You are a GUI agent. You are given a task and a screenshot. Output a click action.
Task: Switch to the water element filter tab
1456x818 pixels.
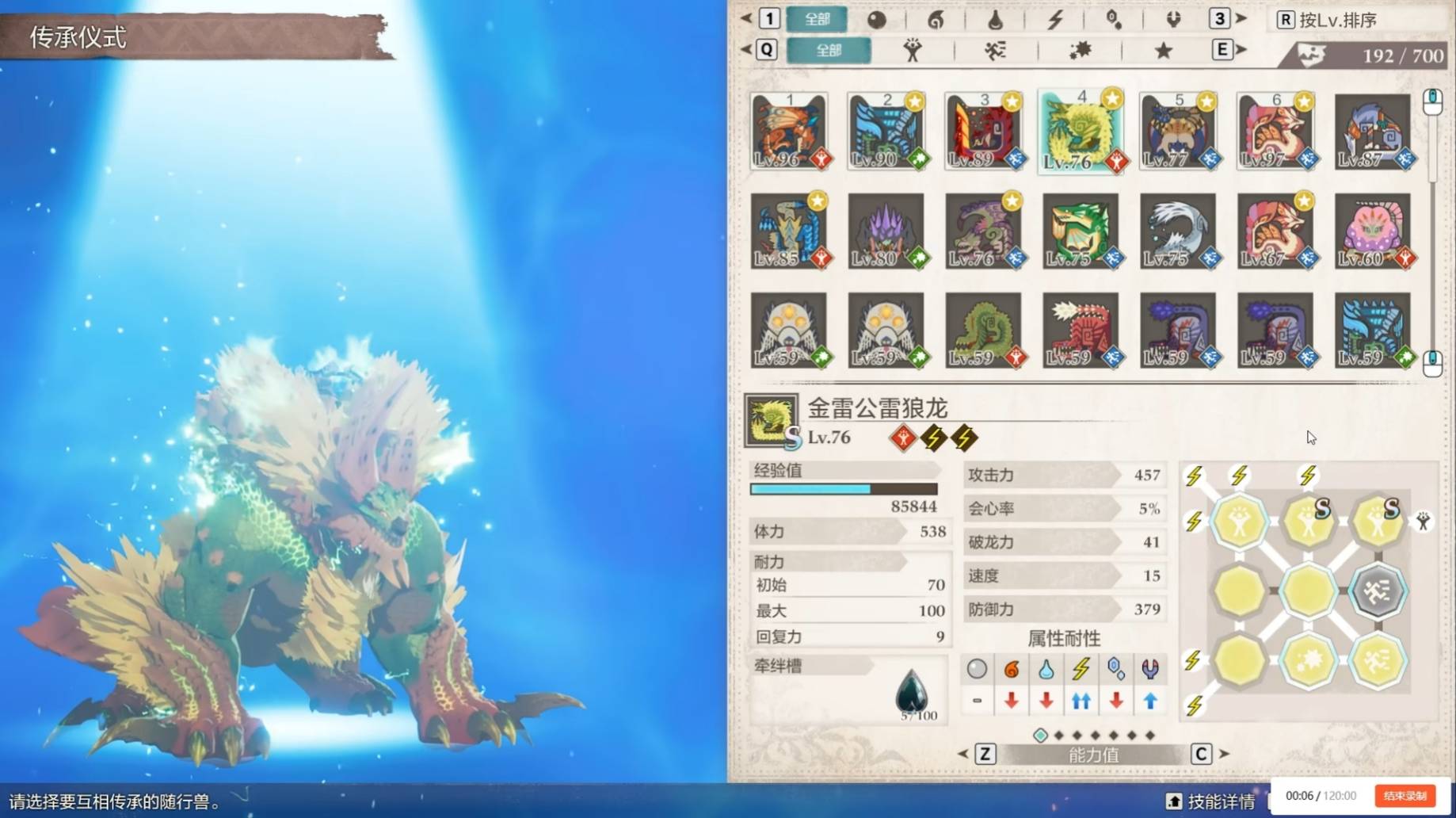pyautogui.click(x=995, y=20)
